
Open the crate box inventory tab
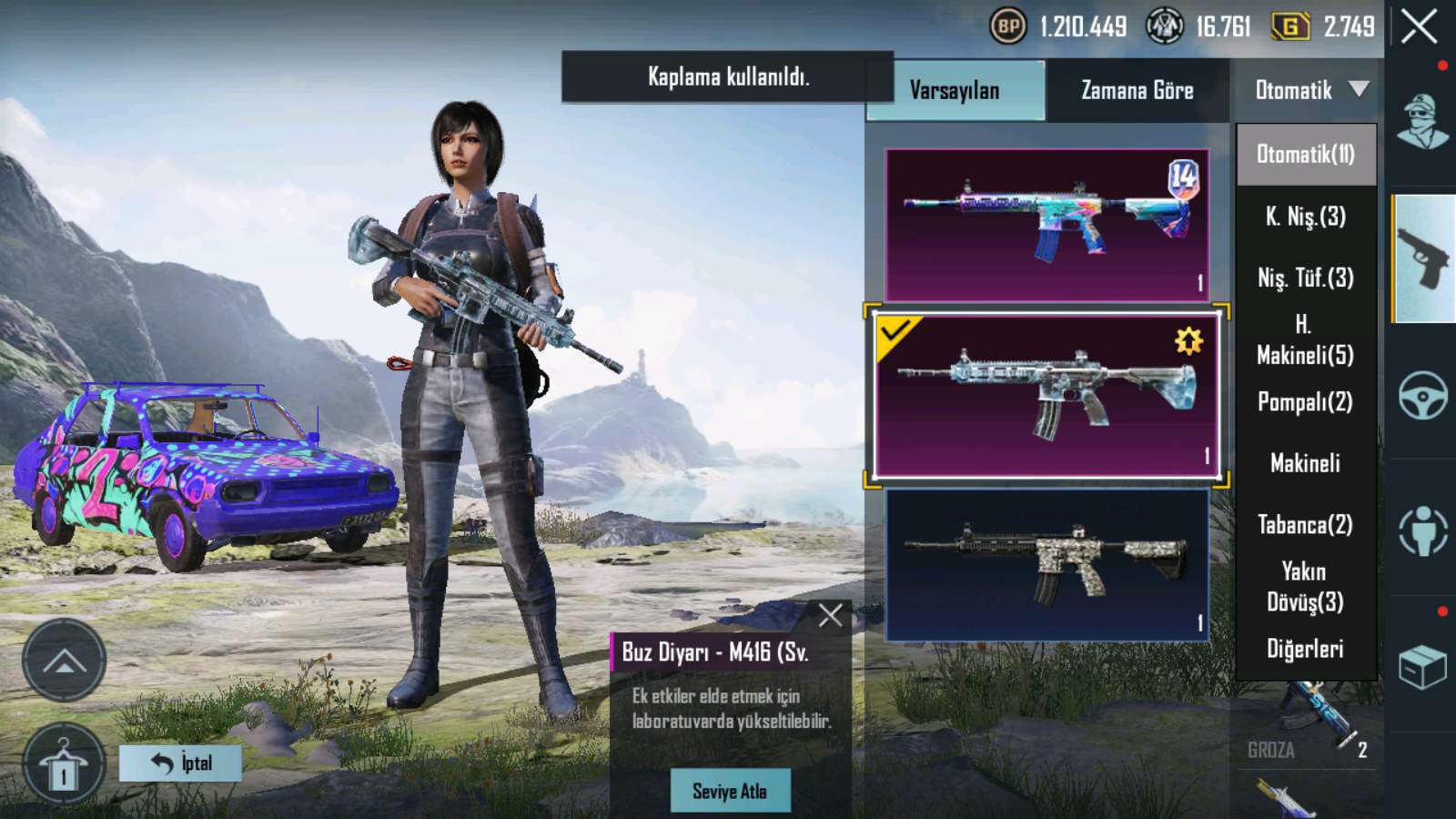tap(1422, 667)
